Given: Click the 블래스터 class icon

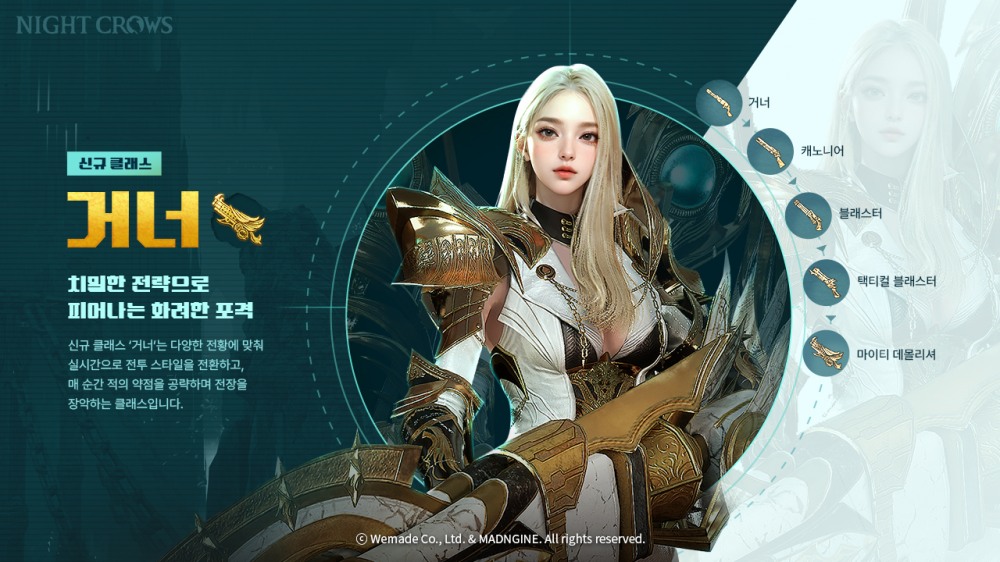Looking at the screenshot, I should point(811,213).
